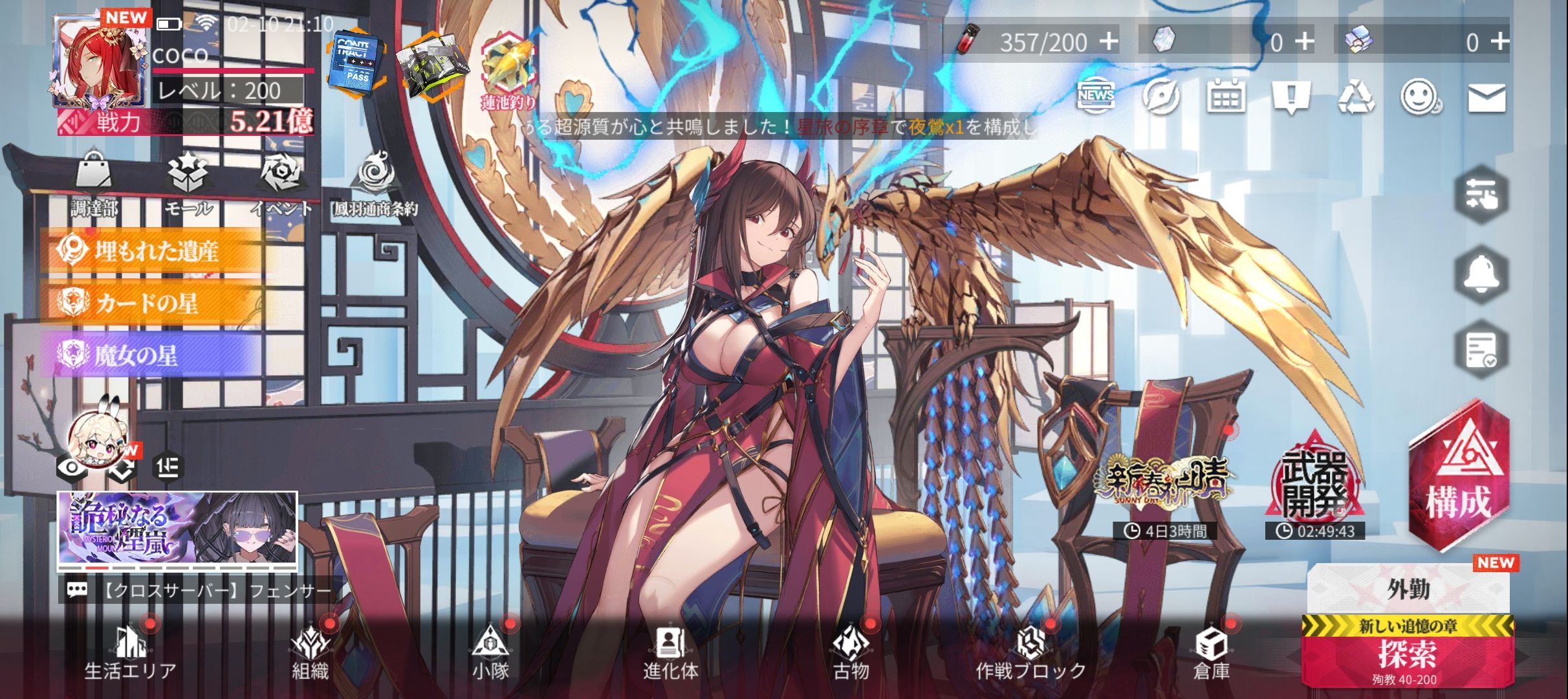Open the 探索 exploration mode

coord(1407,655)
